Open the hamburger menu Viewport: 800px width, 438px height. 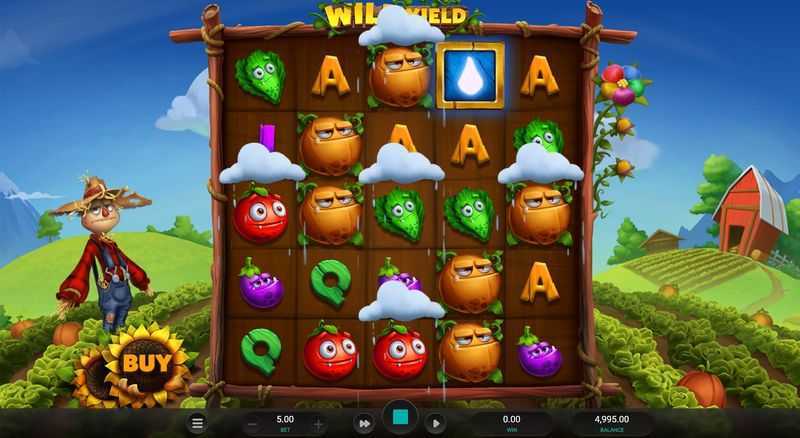tap(198, 423)
